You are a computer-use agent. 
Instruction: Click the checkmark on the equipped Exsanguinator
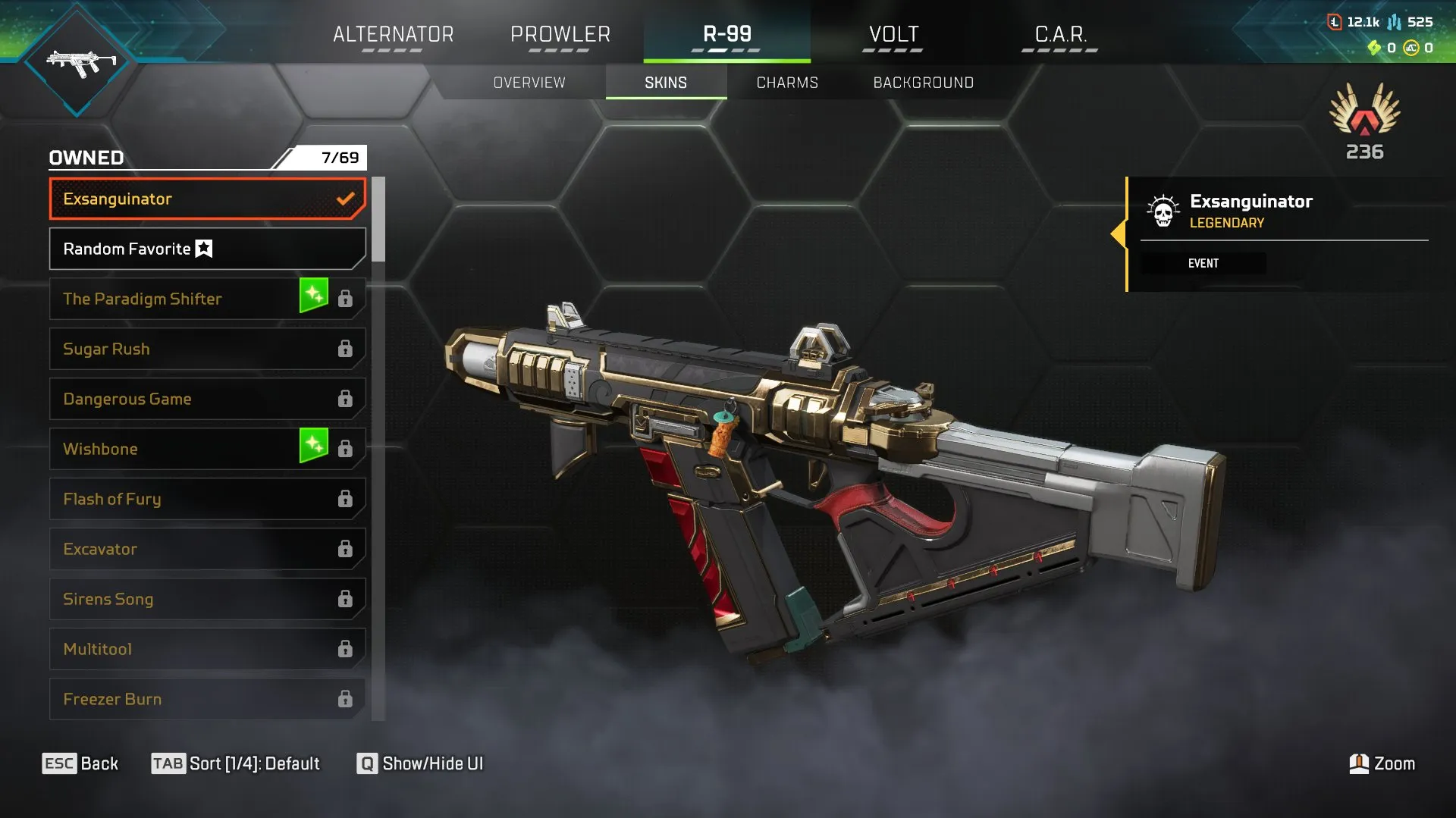click(x=346, y=199)
